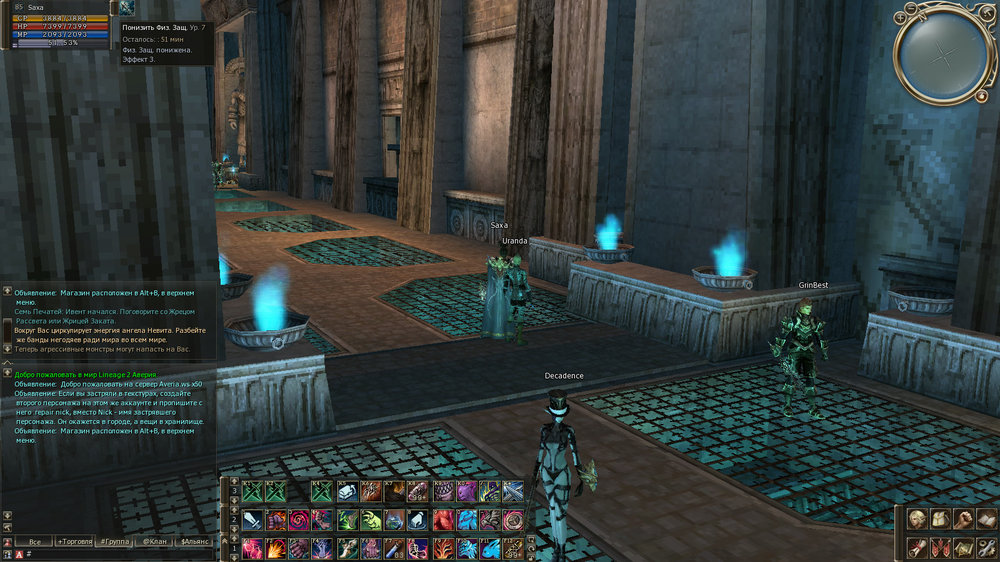Viewport: 1000px width, 562px height.
Task: Open the +Торговля chat tab
Action: 73,541
